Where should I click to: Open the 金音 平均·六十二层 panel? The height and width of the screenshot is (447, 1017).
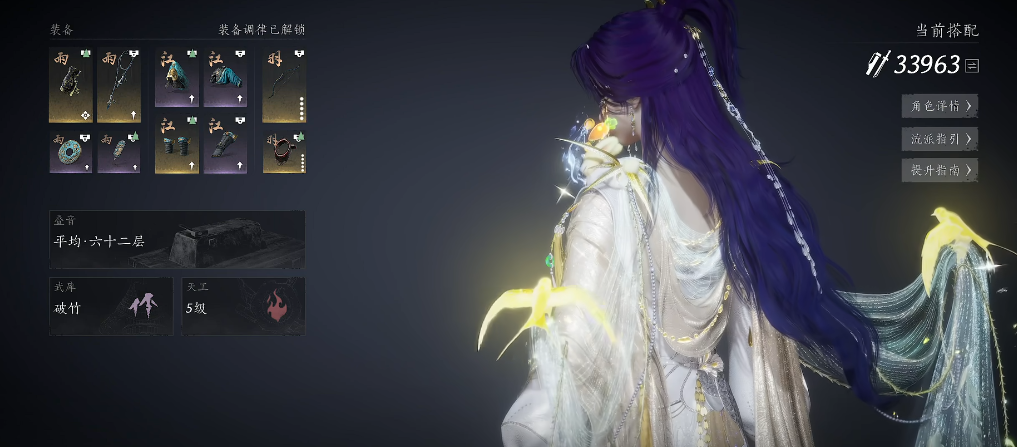pyautogui.click(x=177, y=239)
